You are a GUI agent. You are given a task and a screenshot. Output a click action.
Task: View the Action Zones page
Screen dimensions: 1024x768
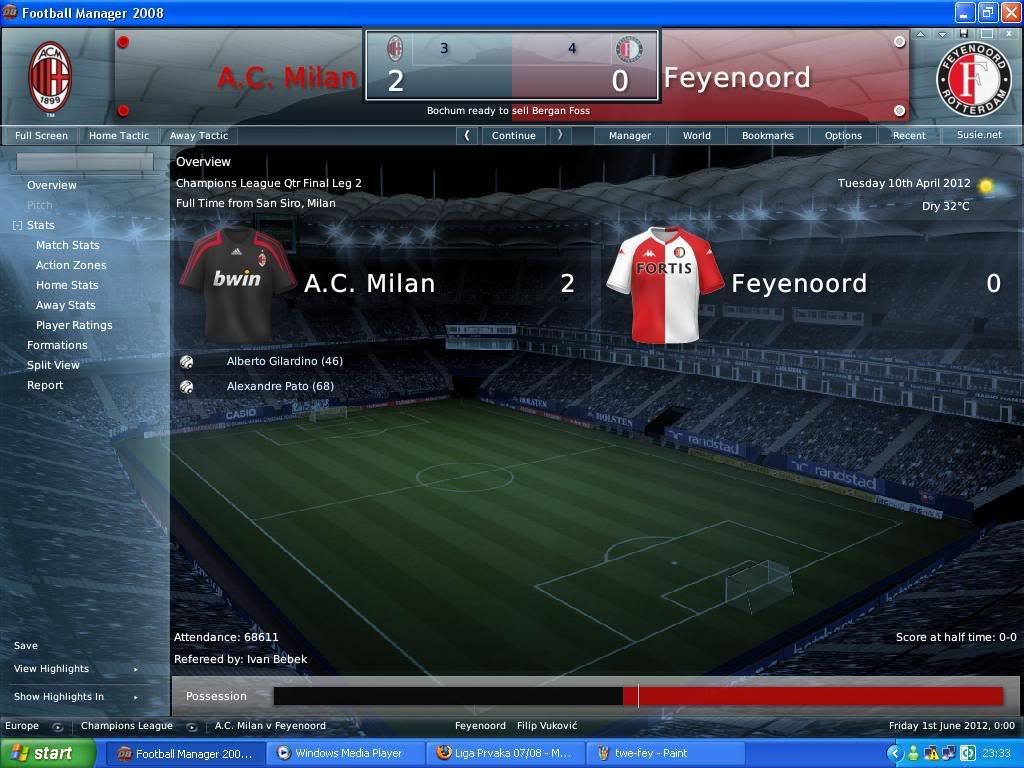tap(71, 265)
